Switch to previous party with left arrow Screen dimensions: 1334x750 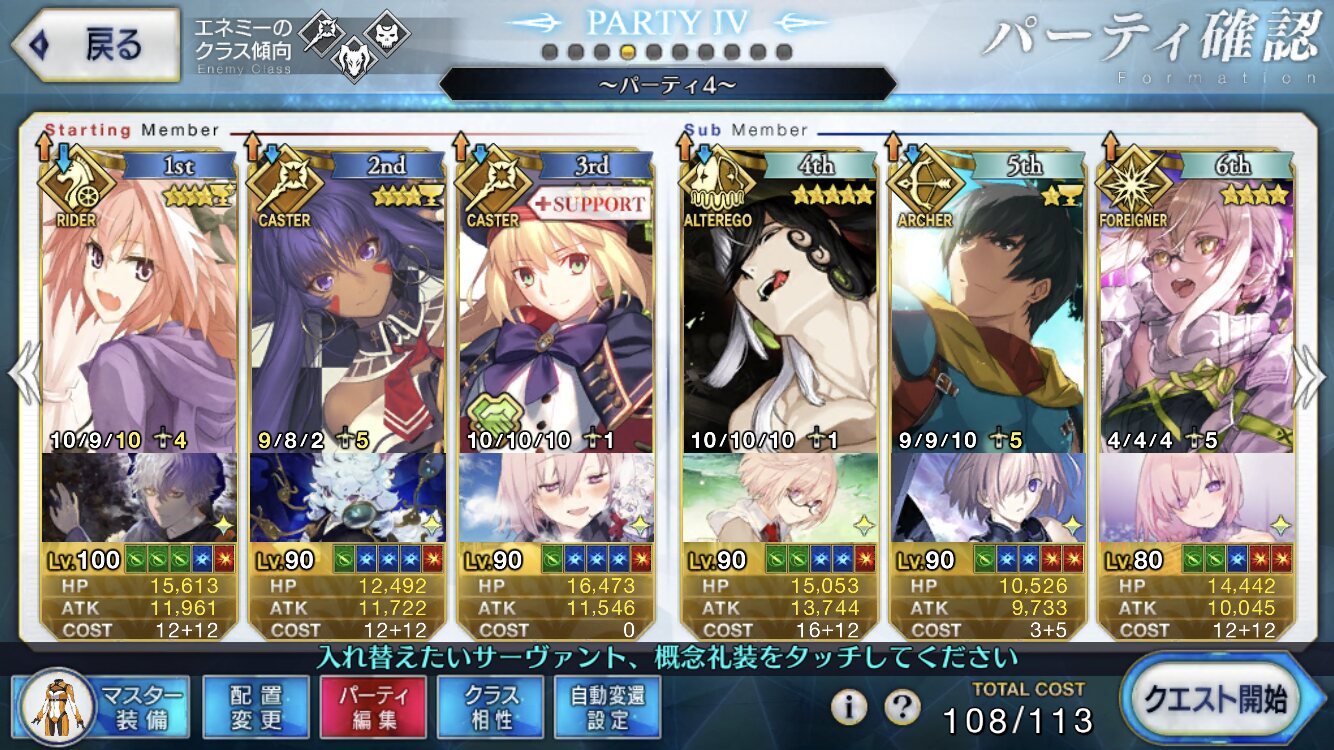24,375
